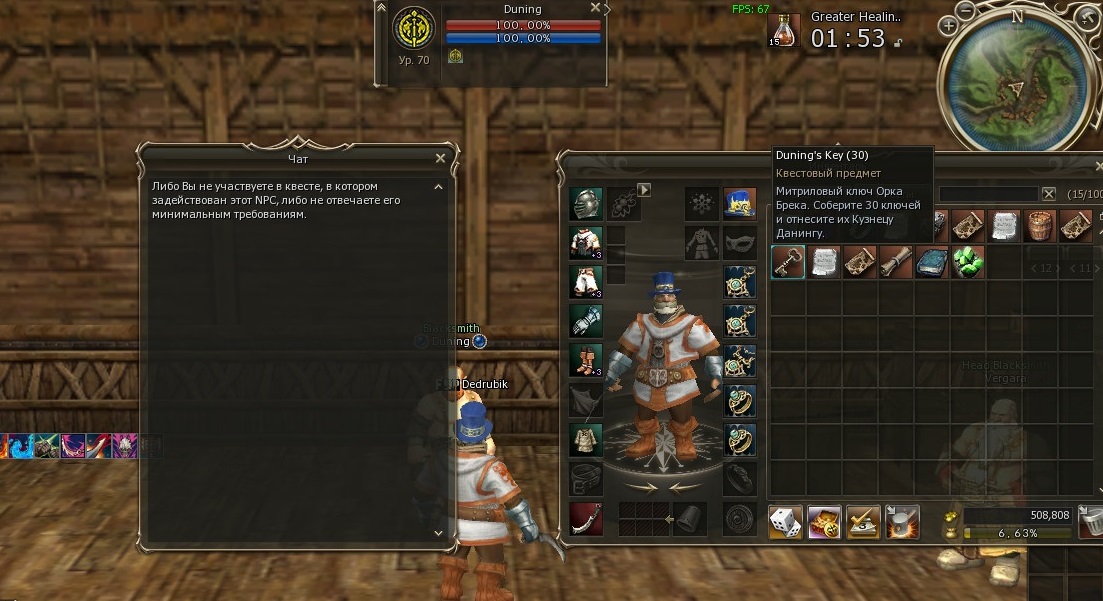The height and width of the screenshot is (601, 1103).
Task: Click the inventory search input field
Action: (987, 194)
